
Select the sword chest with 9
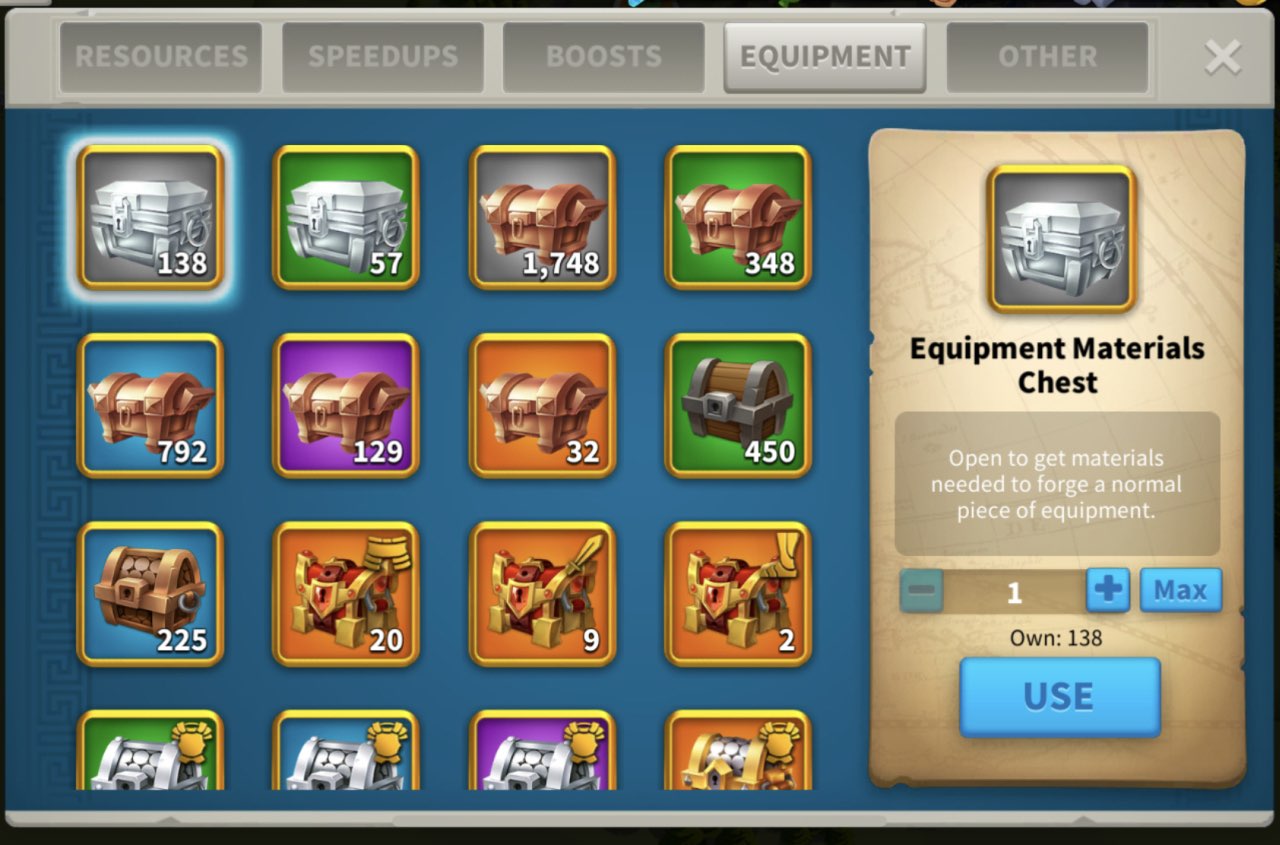click(542, 593)
